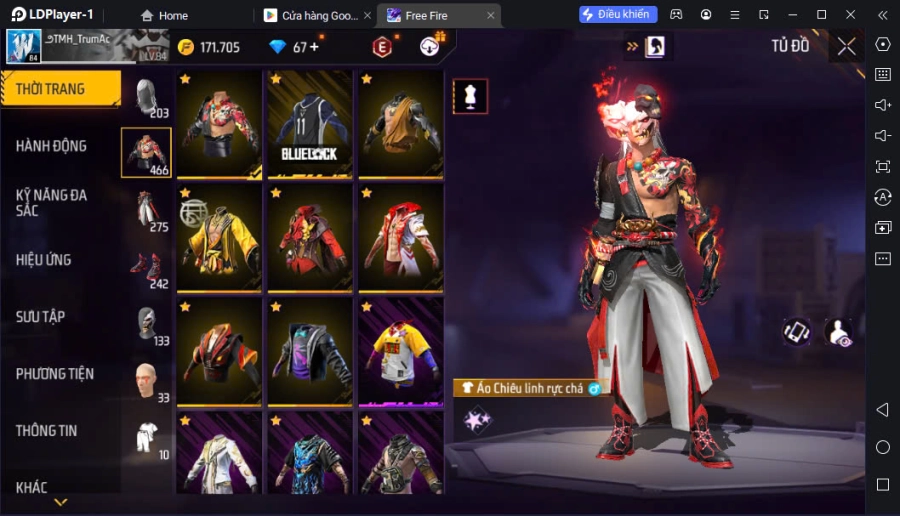The width and height of the screenshot is (900, 516).
Task: Open the Điều khiển control panel
Action: (618, 15)
